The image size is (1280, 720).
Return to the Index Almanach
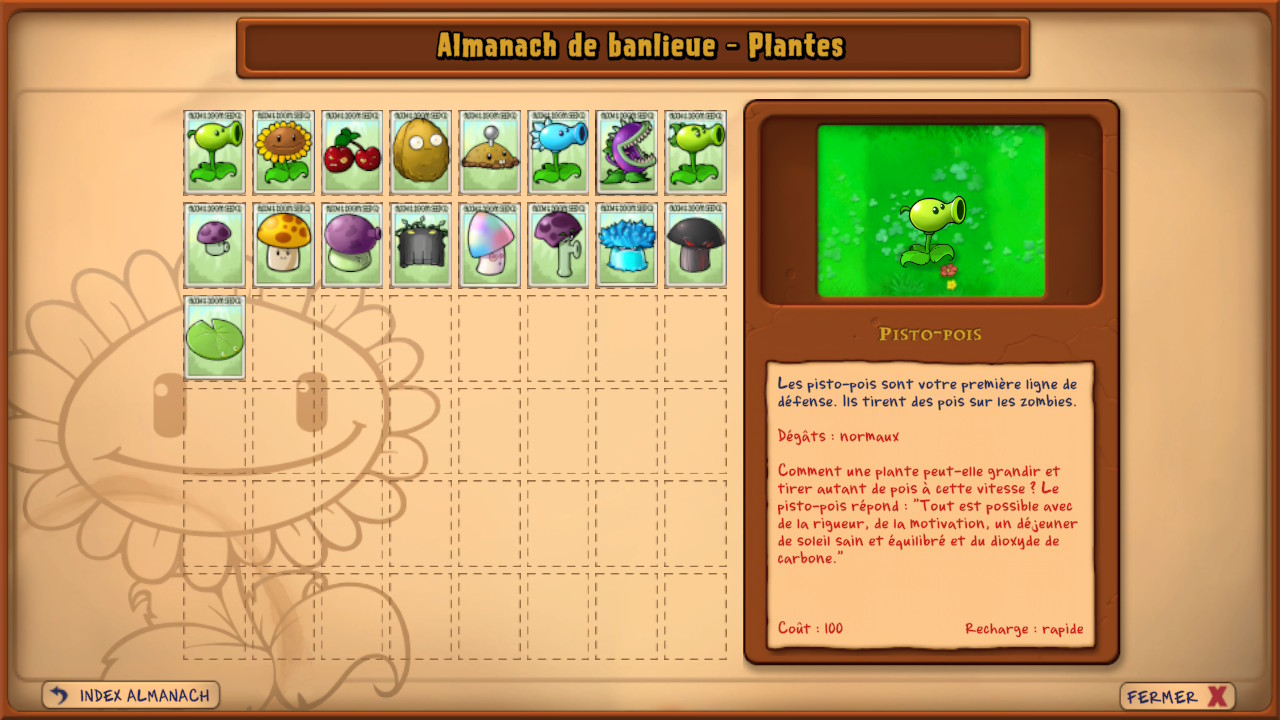pos(131,695)
